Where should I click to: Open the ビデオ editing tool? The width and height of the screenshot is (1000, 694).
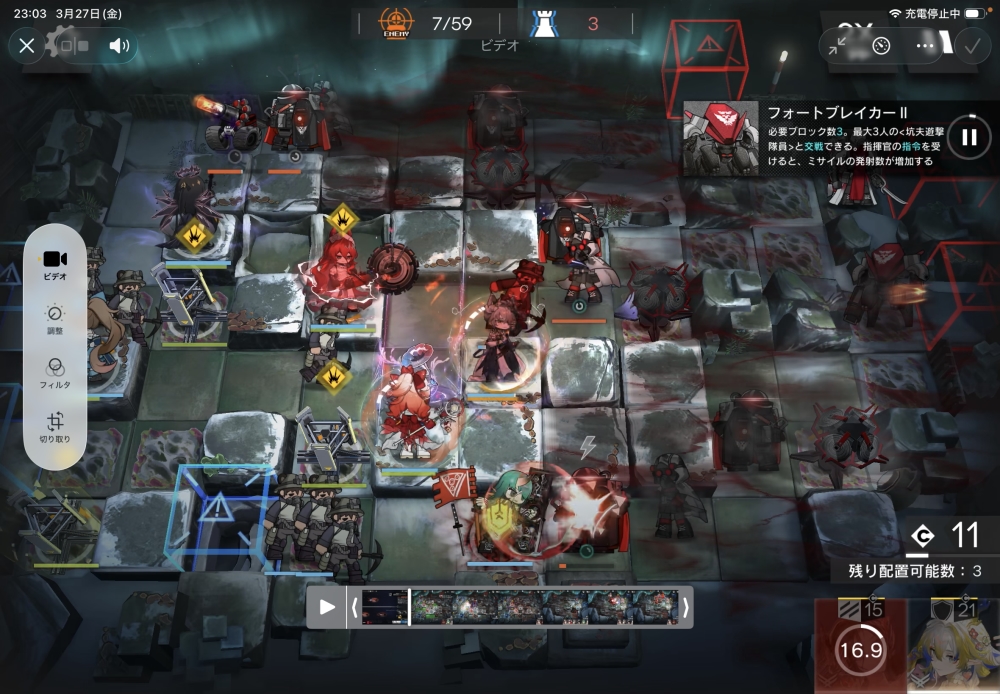(55, 264)
